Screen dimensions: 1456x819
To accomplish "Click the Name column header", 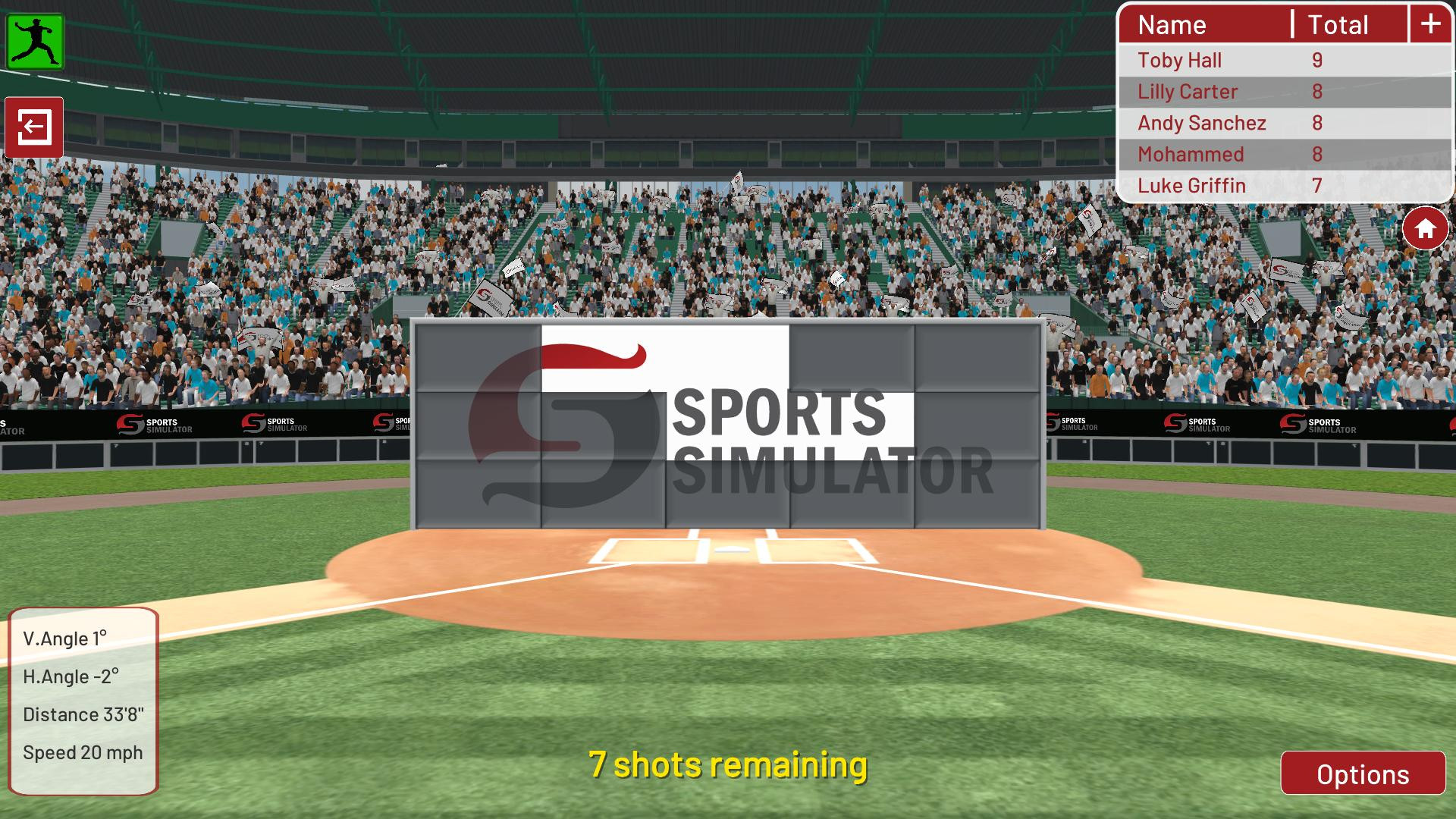I will pos(1172,24).
